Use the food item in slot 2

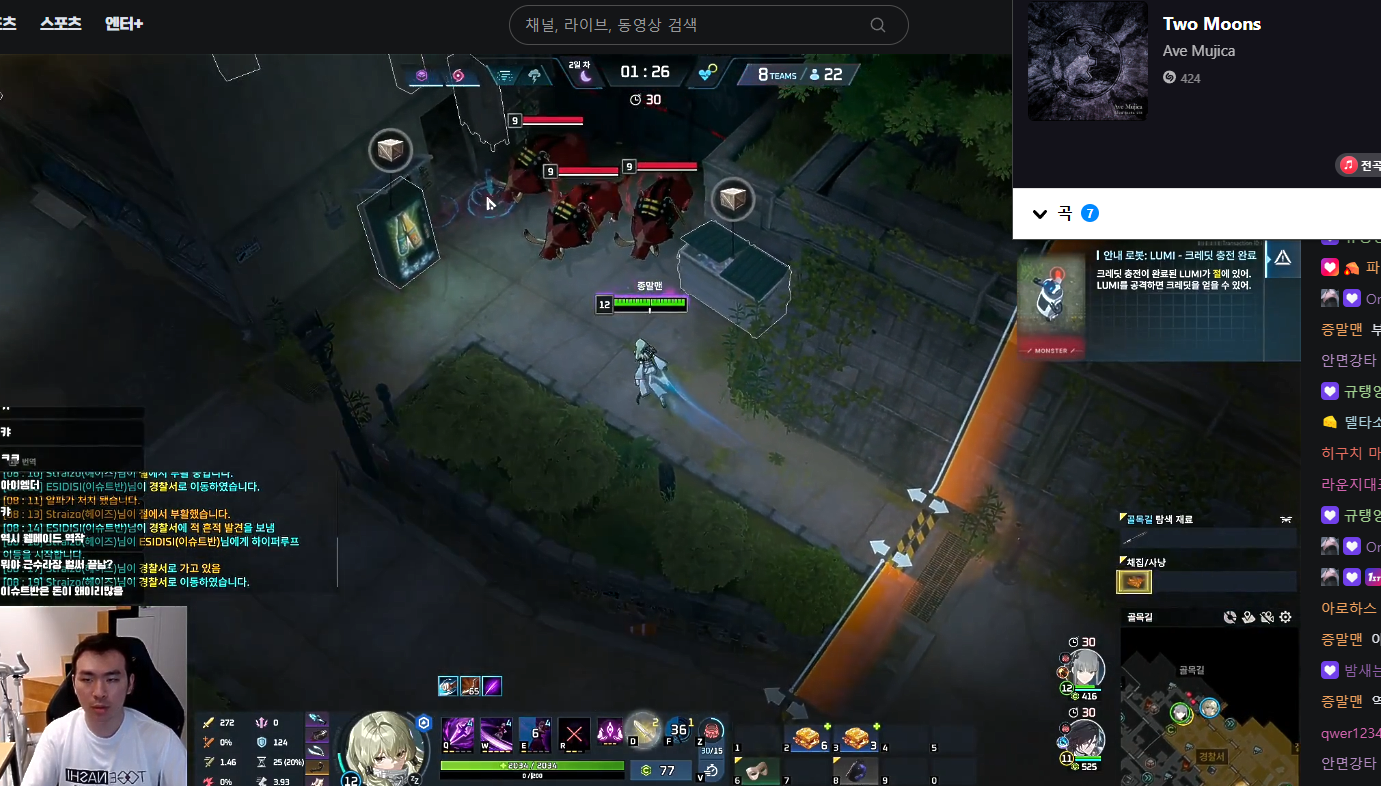808,738
